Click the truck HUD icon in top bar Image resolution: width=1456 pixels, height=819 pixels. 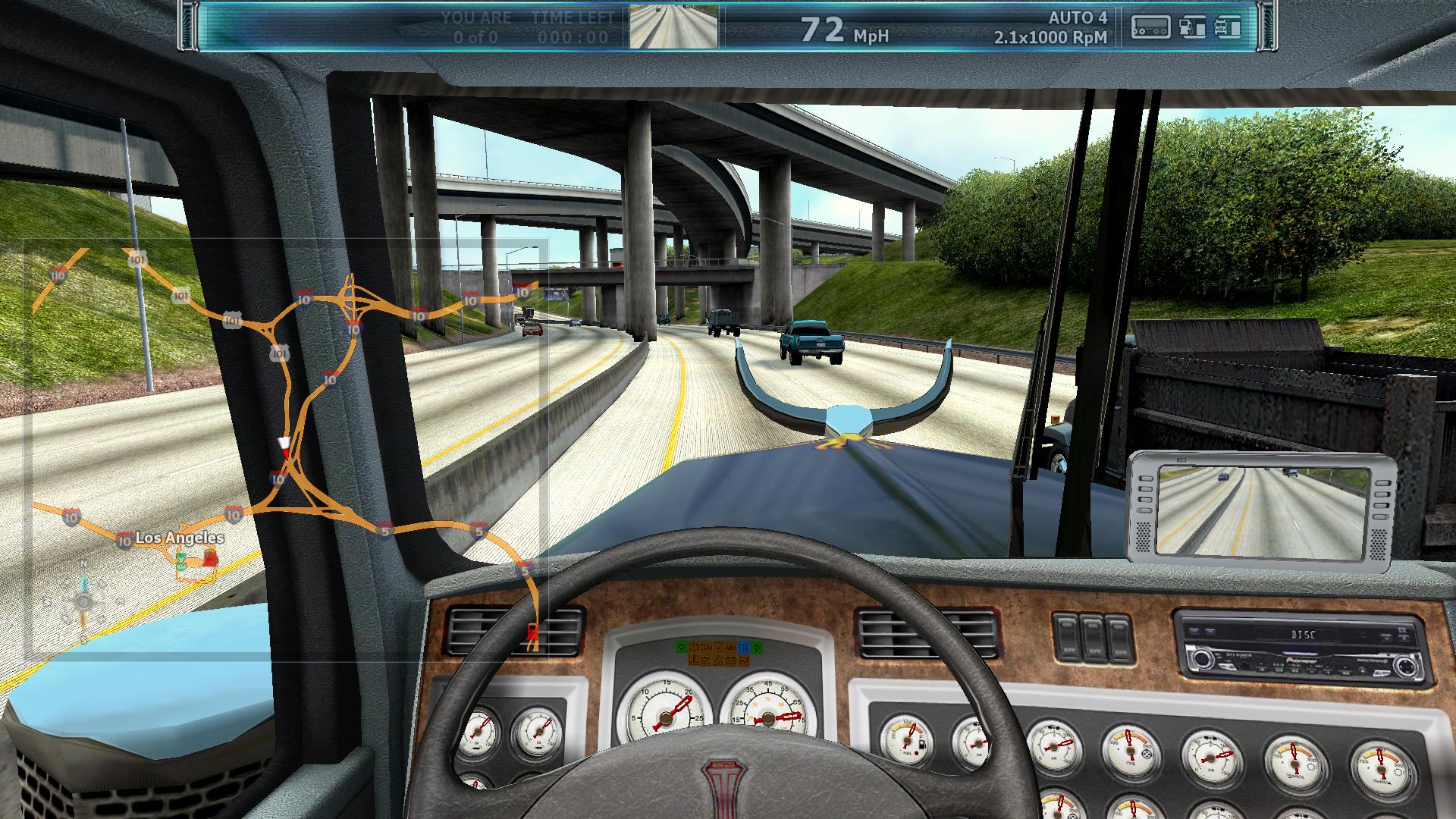pyautogui.click(x=1227, y=27)
